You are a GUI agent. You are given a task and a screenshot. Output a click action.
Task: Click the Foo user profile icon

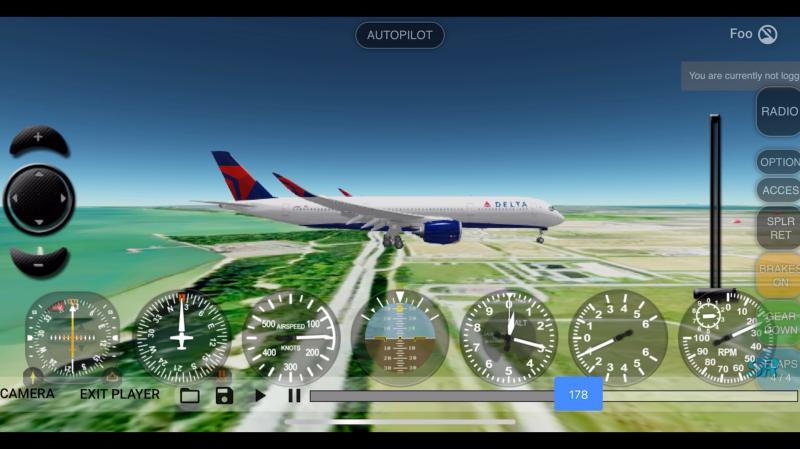(x=767, y=35)
